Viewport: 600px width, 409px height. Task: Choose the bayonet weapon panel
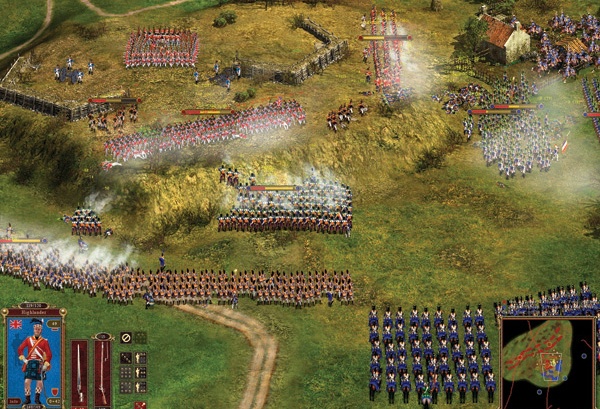pos(79,372)
